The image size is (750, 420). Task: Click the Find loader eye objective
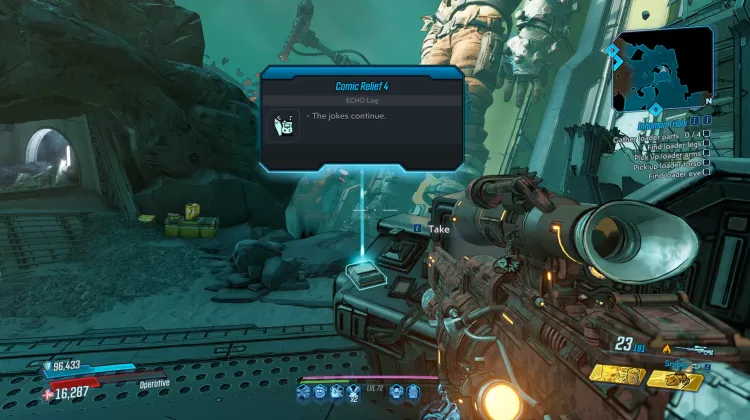tap(674, 176)
